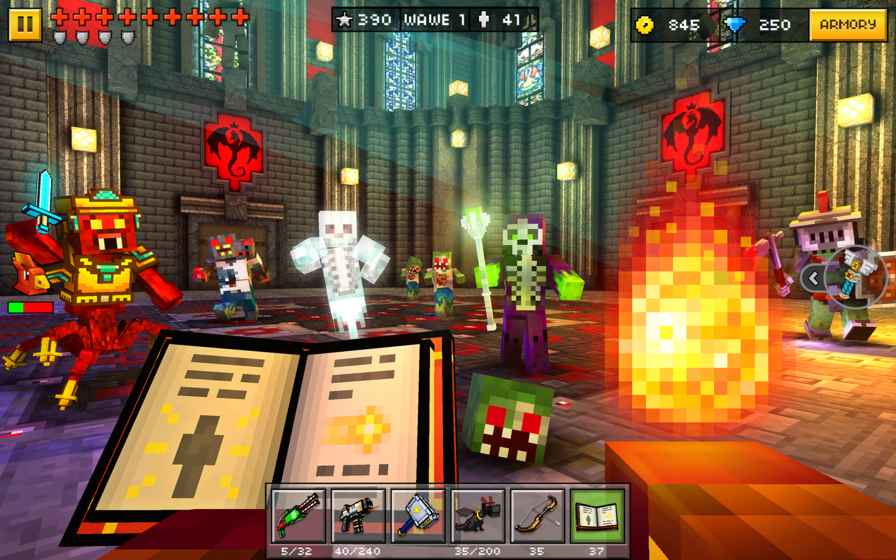Select the green shotgun weapon slot

tap(298, 515)
